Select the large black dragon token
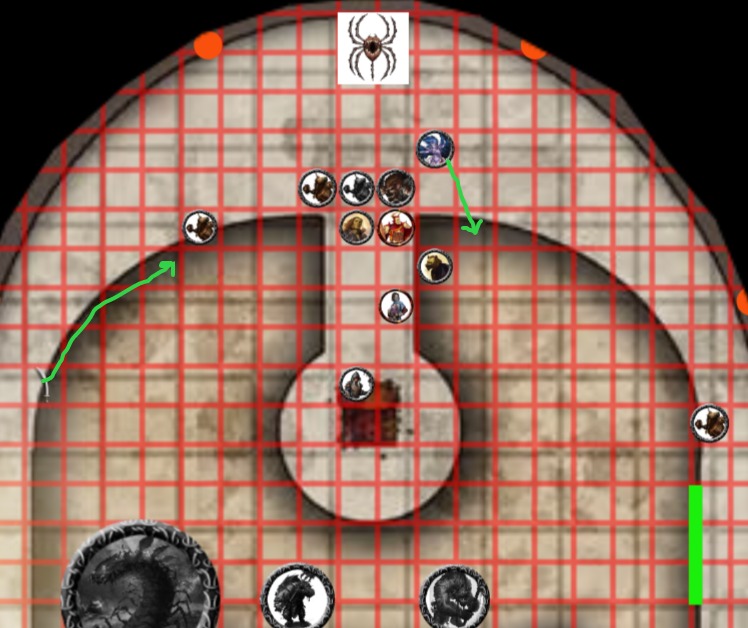This screenshot has height=628, width=748. [139, 577]
